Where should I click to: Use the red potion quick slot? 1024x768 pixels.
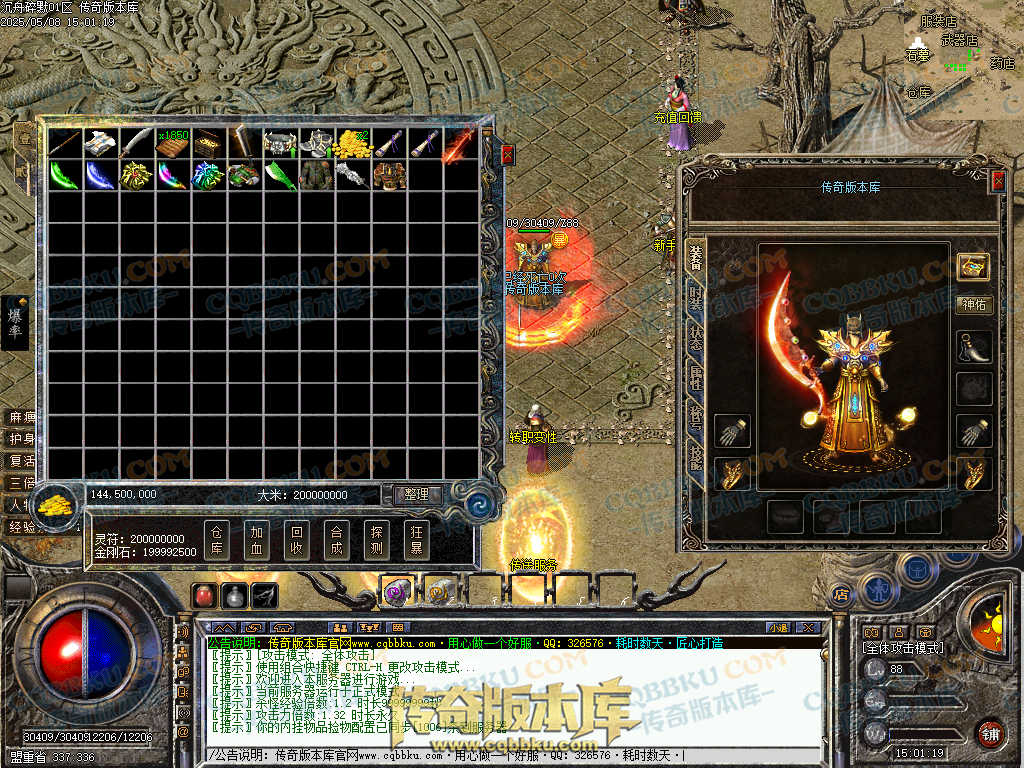tap(205, 595)
